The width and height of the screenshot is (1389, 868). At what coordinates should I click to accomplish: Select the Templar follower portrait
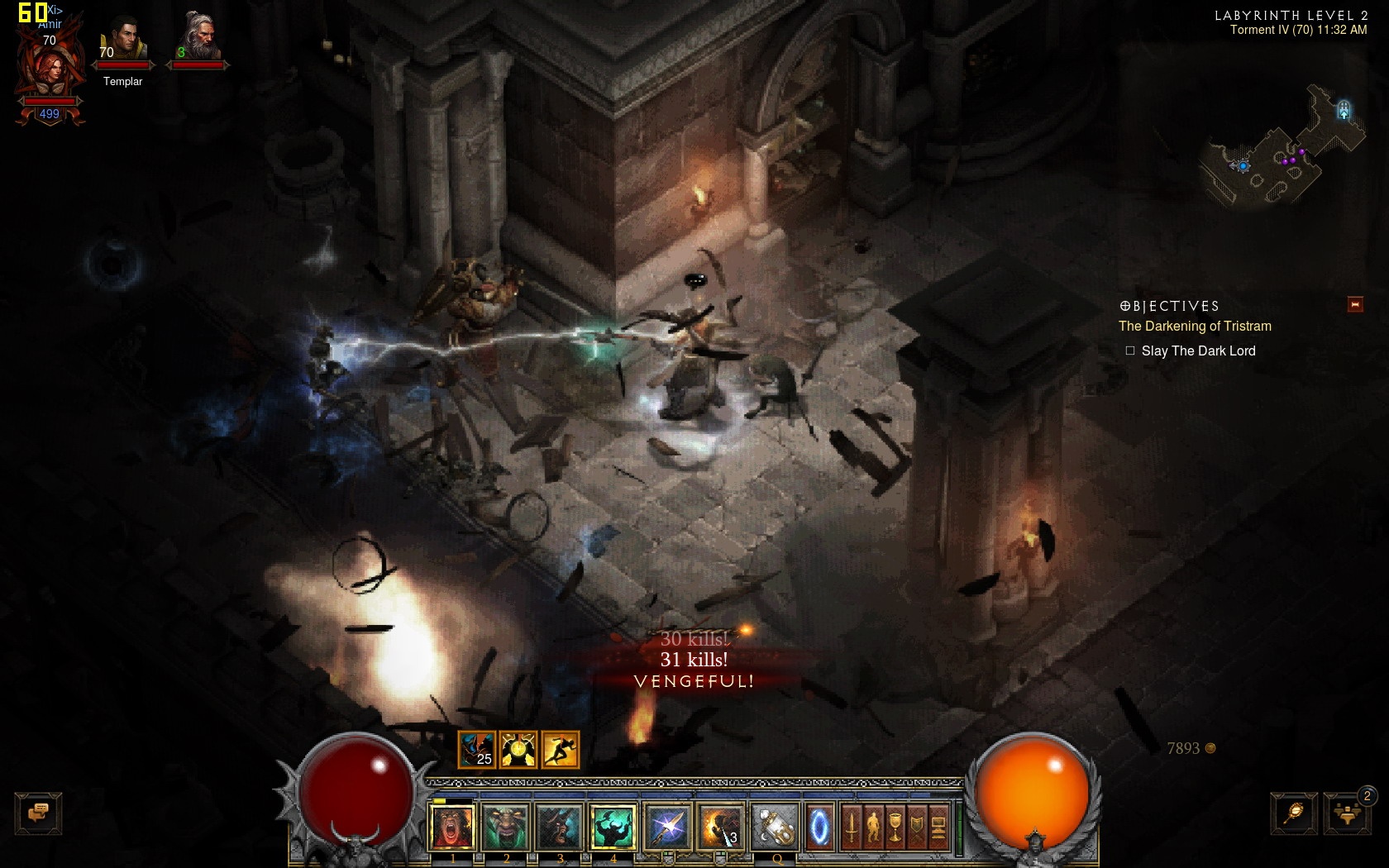122,41
